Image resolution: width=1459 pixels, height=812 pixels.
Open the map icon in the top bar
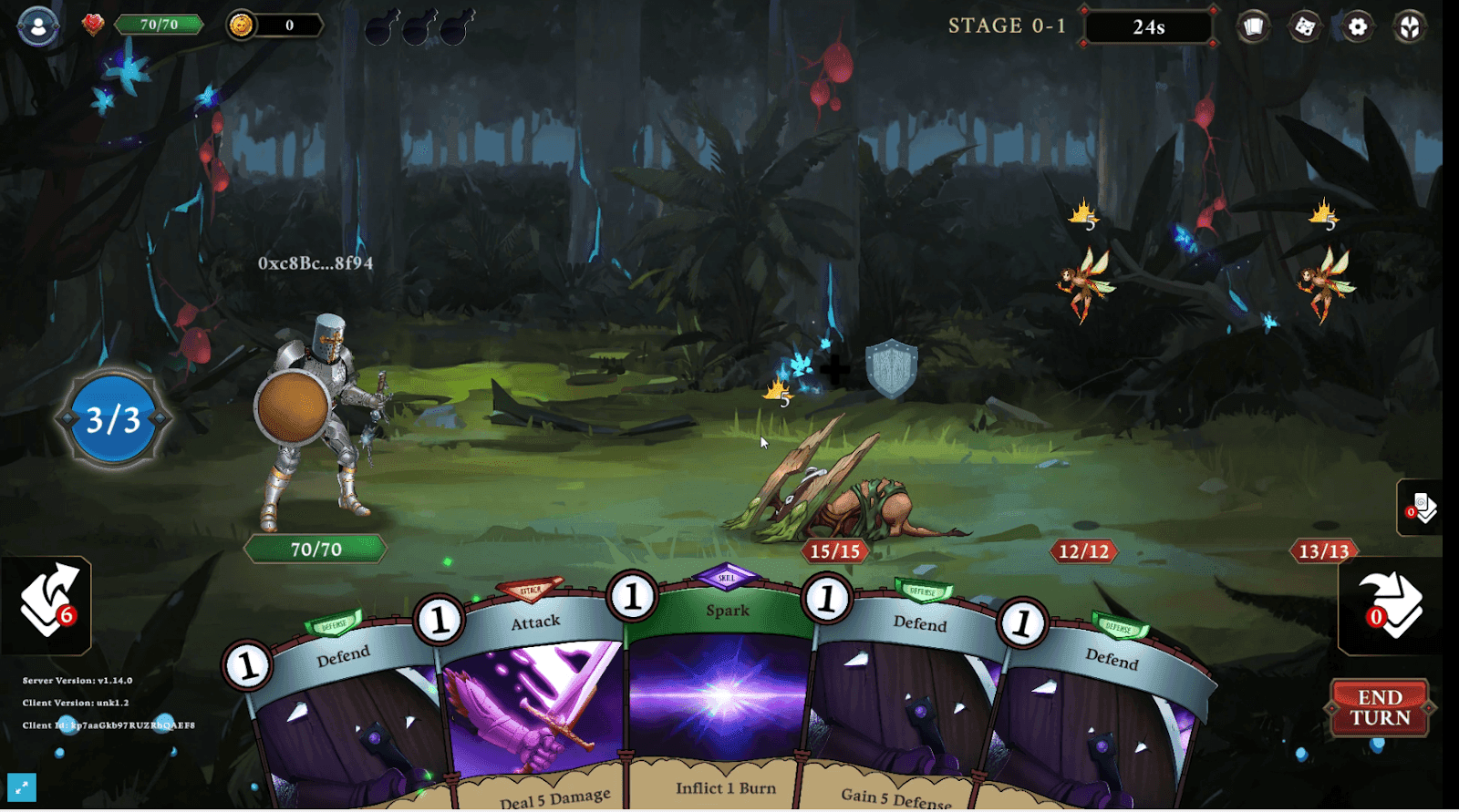(x=1303, y=26)
